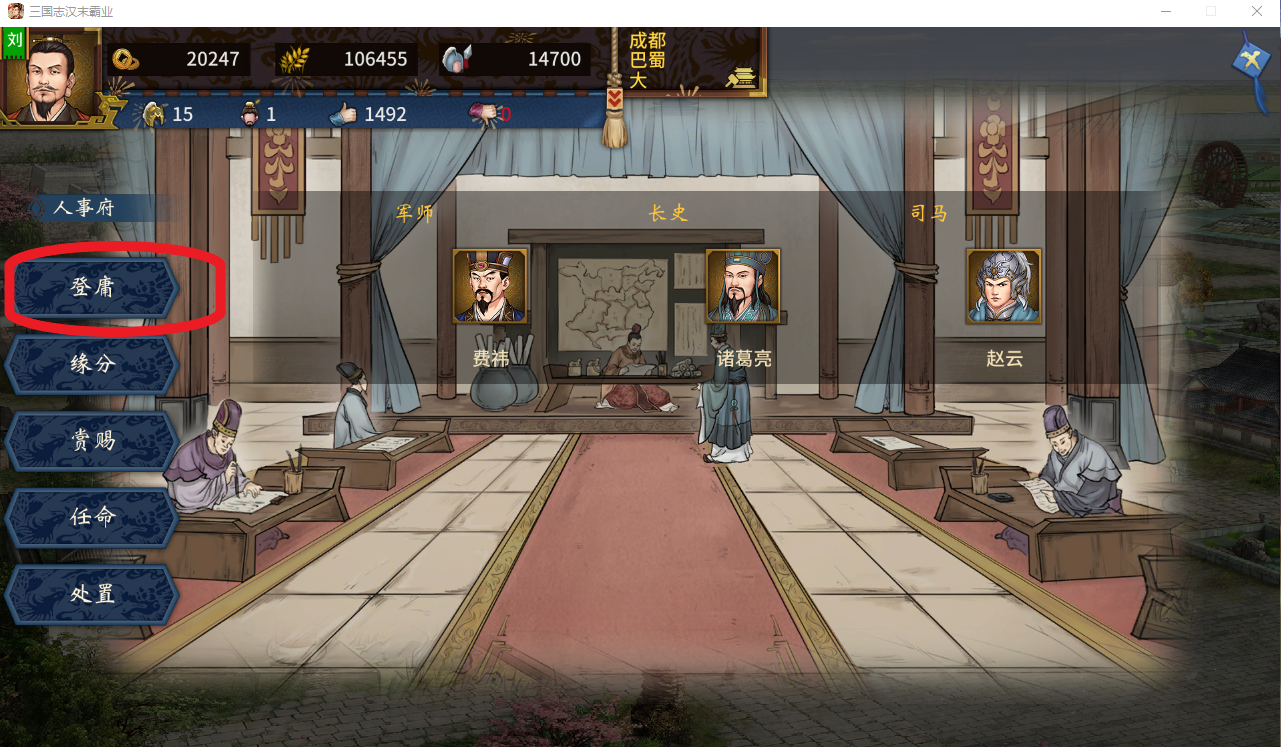1281x747 pixels.
Task: Minimize the game window
Action: click(1165, 11)
